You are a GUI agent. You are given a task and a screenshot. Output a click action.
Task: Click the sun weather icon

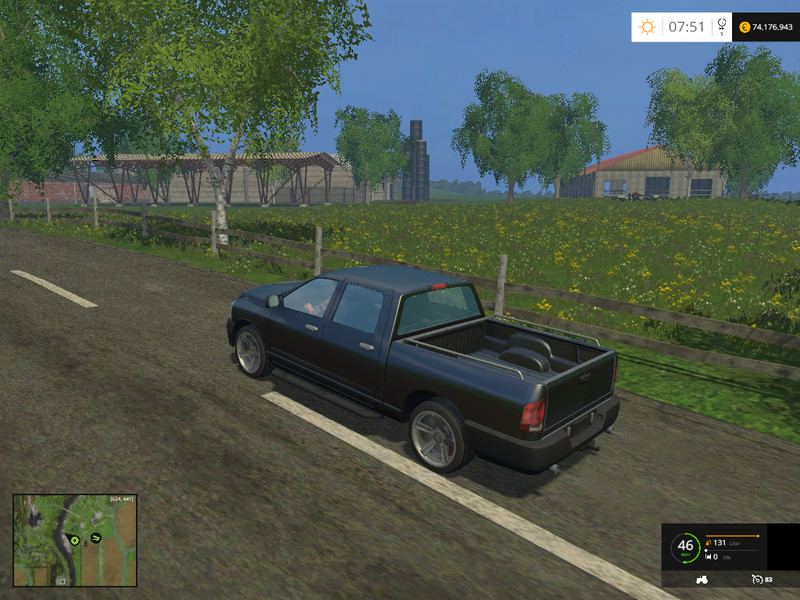tap(648, 27)
